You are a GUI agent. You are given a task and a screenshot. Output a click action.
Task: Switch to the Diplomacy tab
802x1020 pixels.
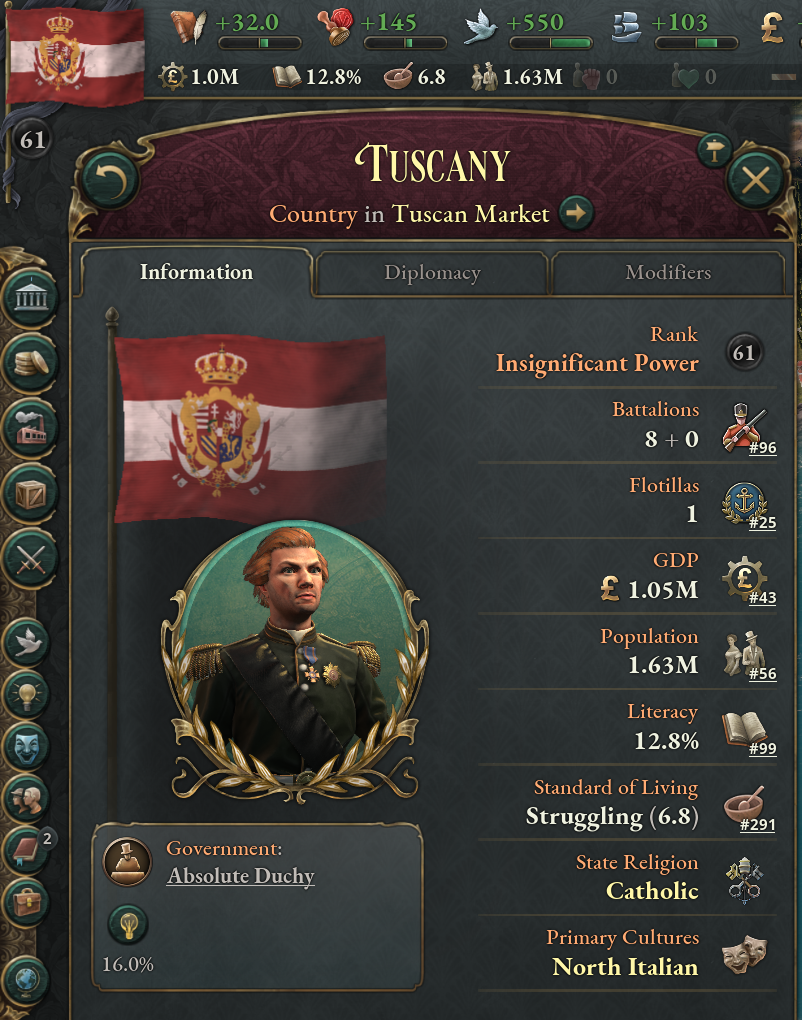click(x=432, y=273)
